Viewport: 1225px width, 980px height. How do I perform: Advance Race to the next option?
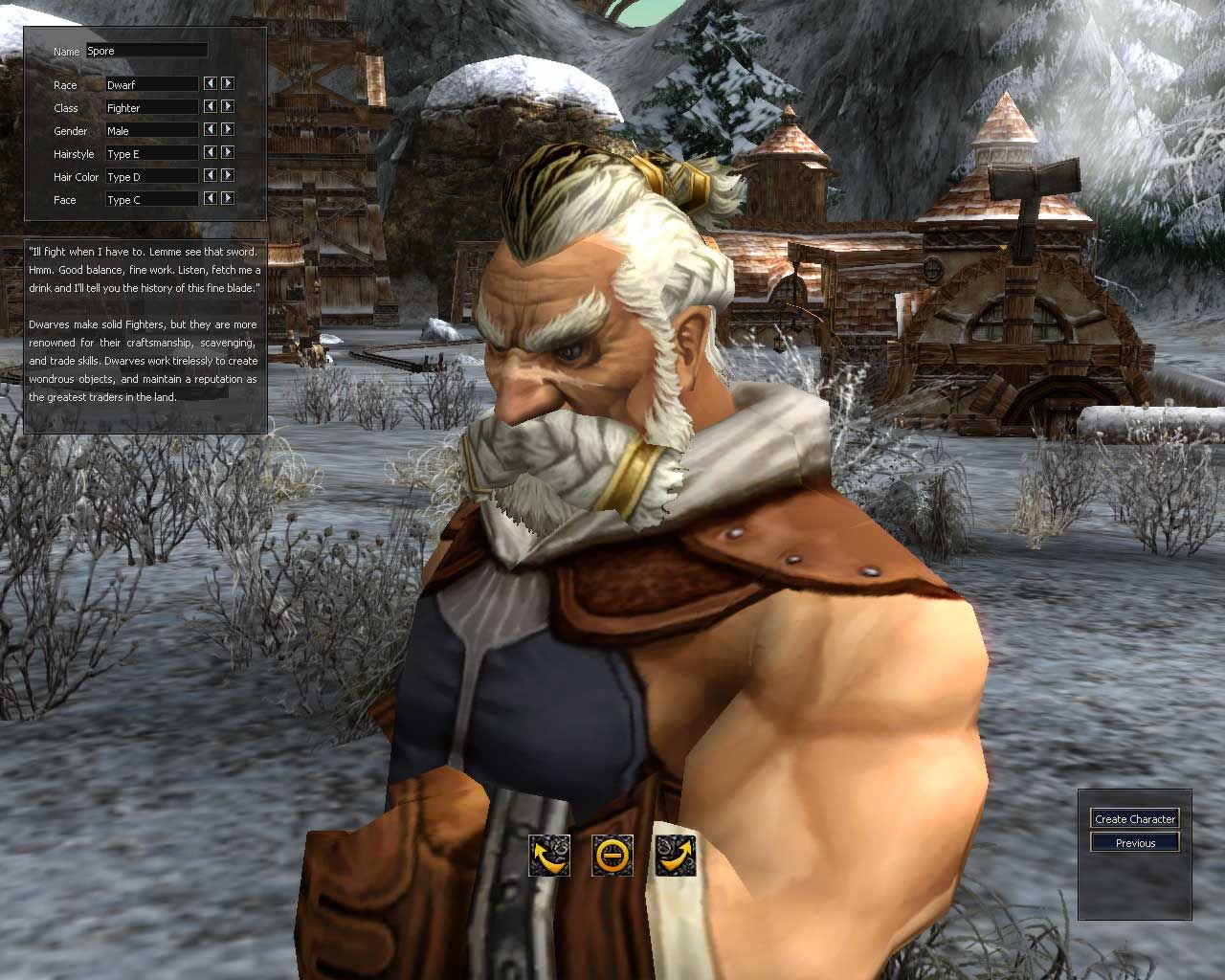[x=228, y=83]
